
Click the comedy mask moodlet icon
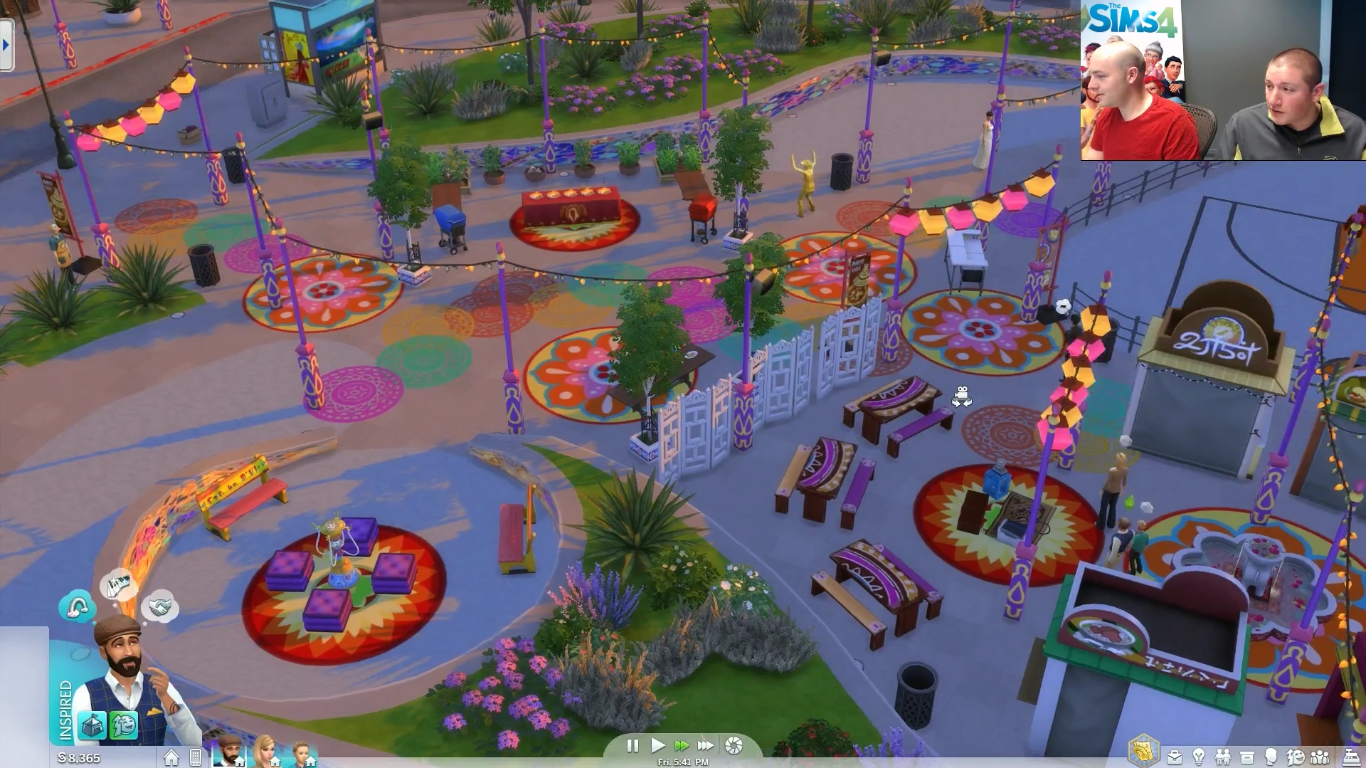(x=123, y=725)
